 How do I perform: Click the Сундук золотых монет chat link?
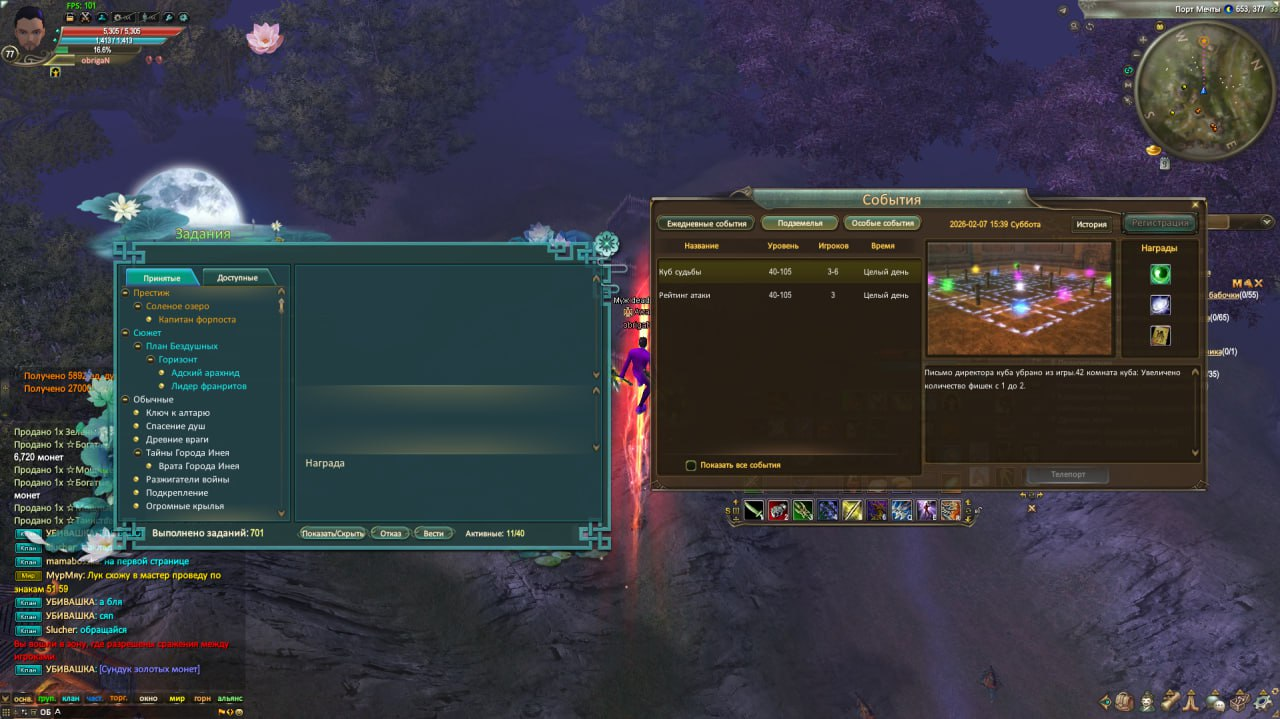point(149,669)
